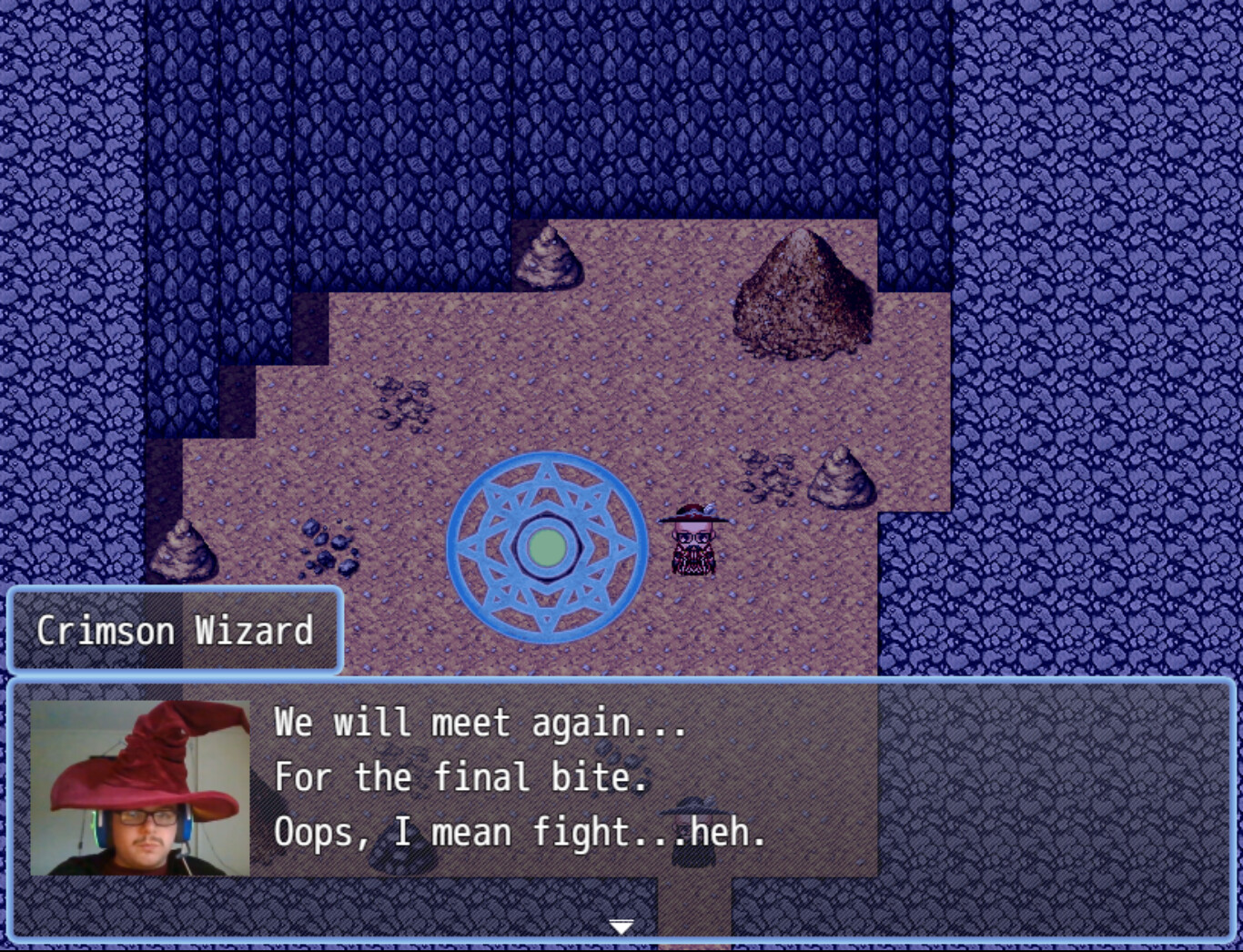
Task: Click the green gem center of the circle
Action: (546, 546)
